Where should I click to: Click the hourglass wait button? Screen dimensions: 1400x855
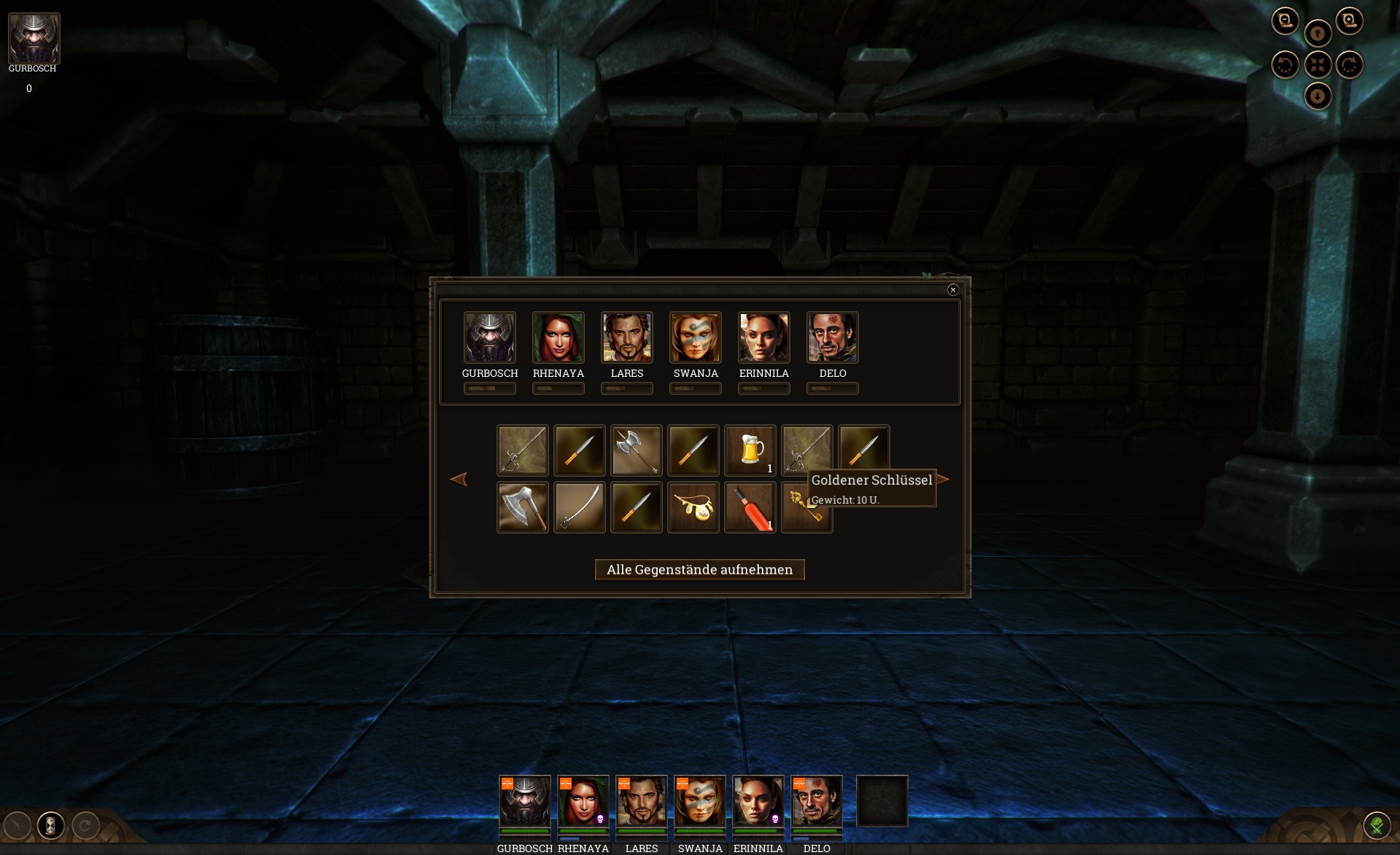coord(50,825)
